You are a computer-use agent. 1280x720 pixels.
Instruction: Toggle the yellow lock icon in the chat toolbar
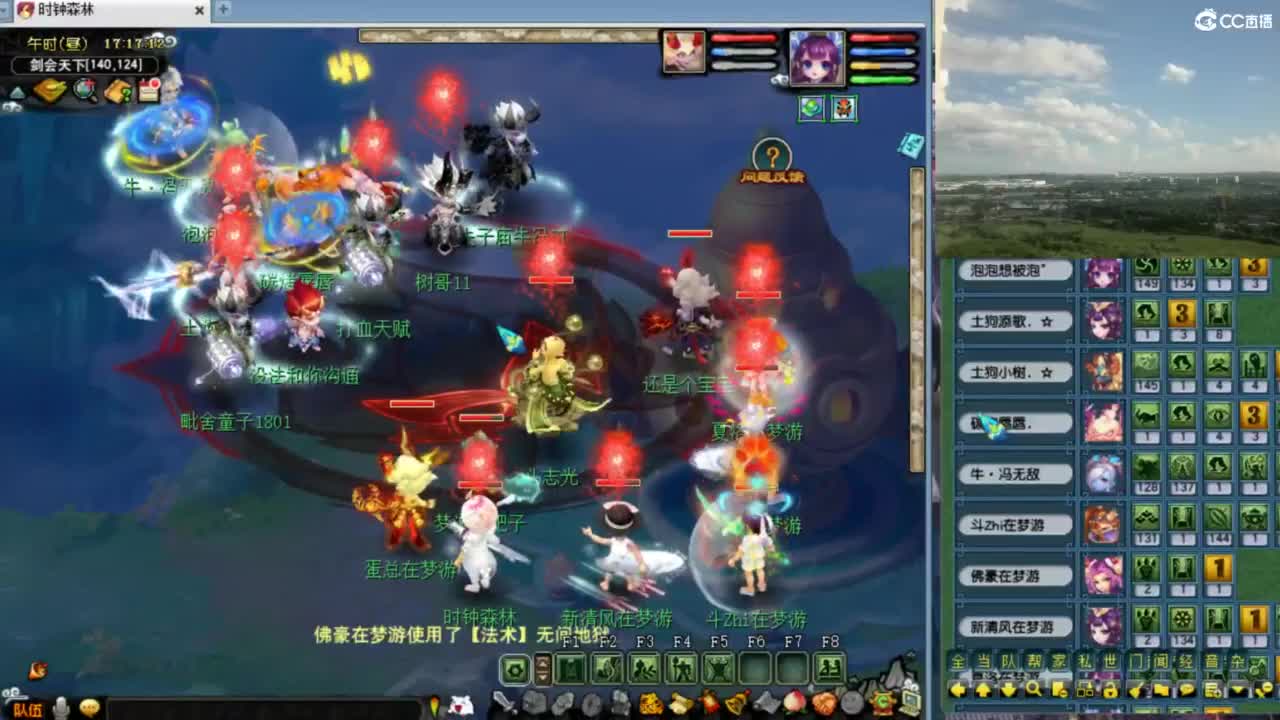pyautogui.click(x=1109, y=690)
